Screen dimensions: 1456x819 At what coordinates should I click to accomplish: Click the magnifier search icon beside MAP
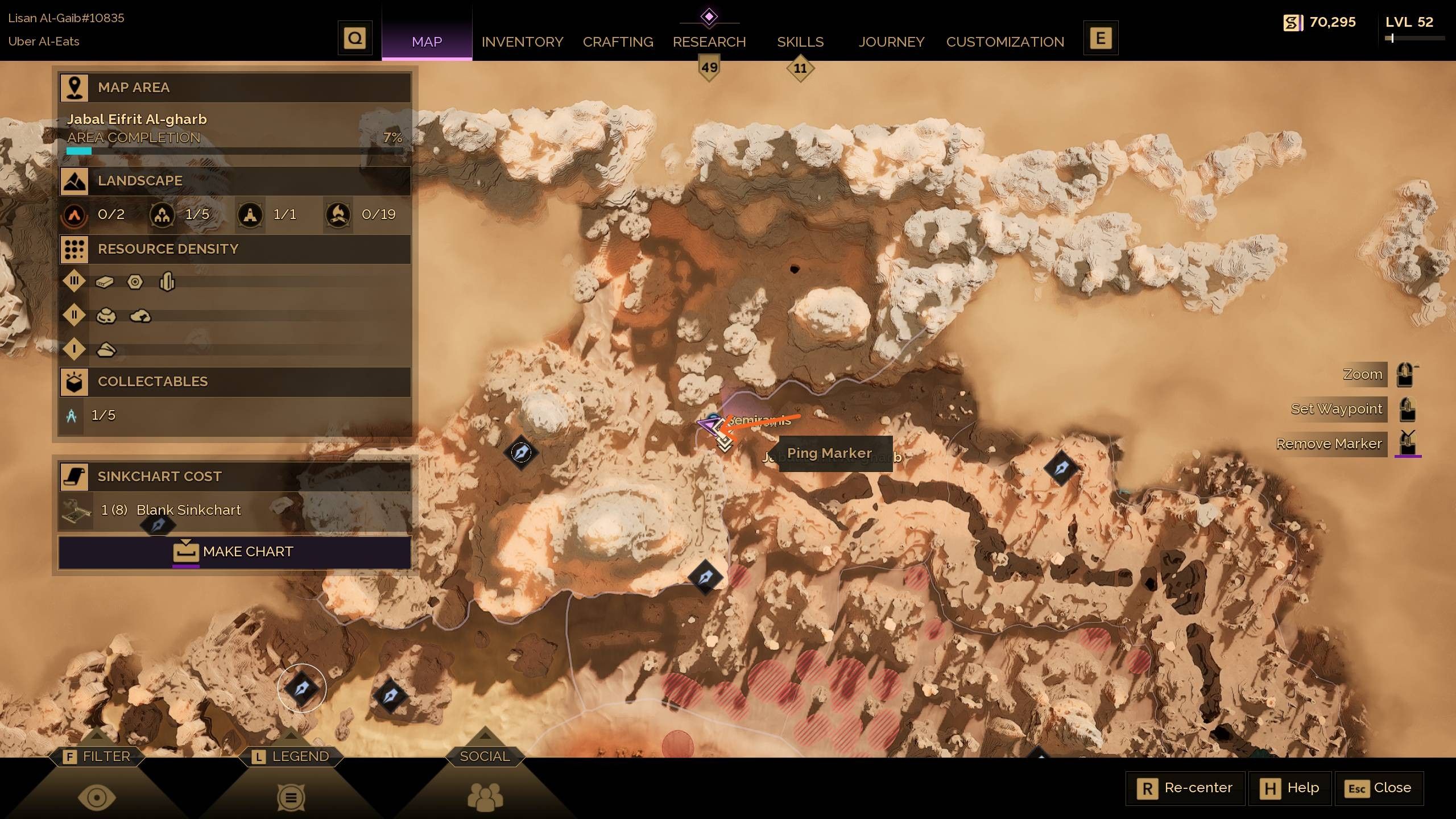[x=354, y=38]
